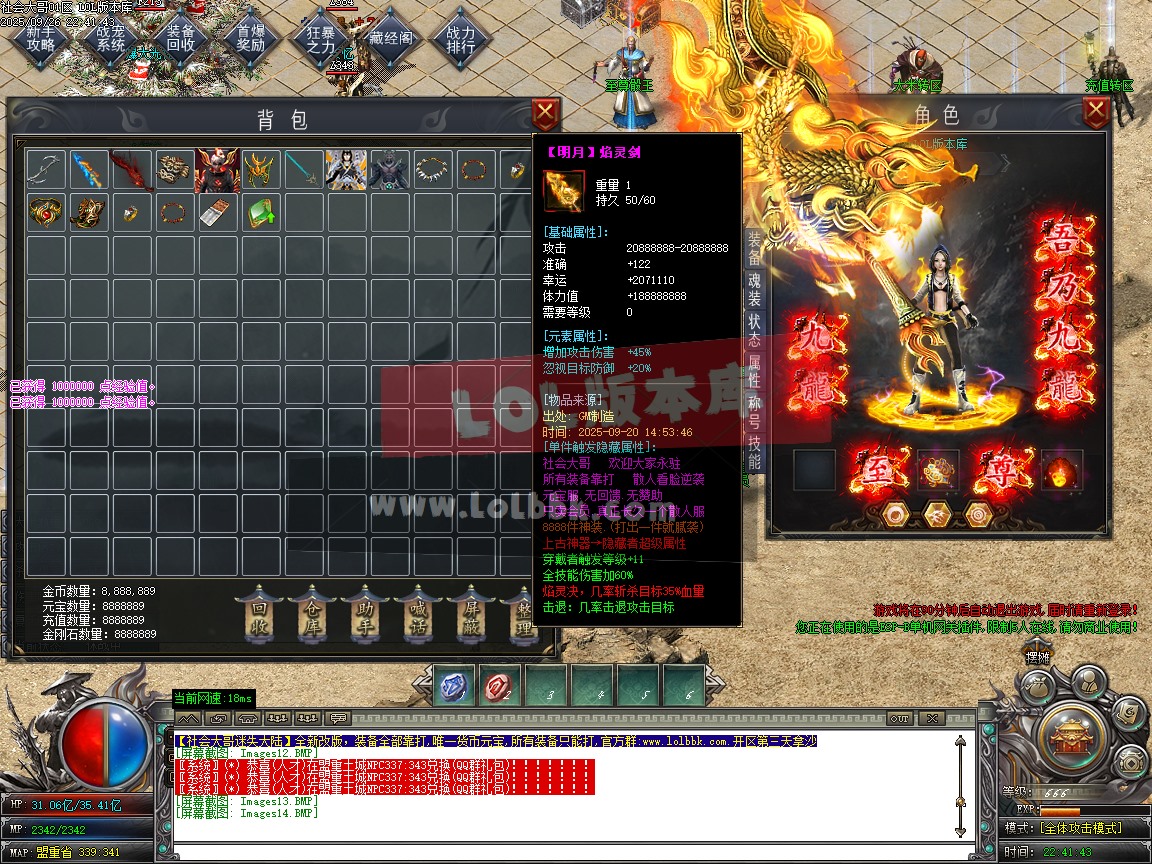Open the 装备回收 equipment recycling menu
This screenshot has width=1152, height=864.
coord(181,38)
